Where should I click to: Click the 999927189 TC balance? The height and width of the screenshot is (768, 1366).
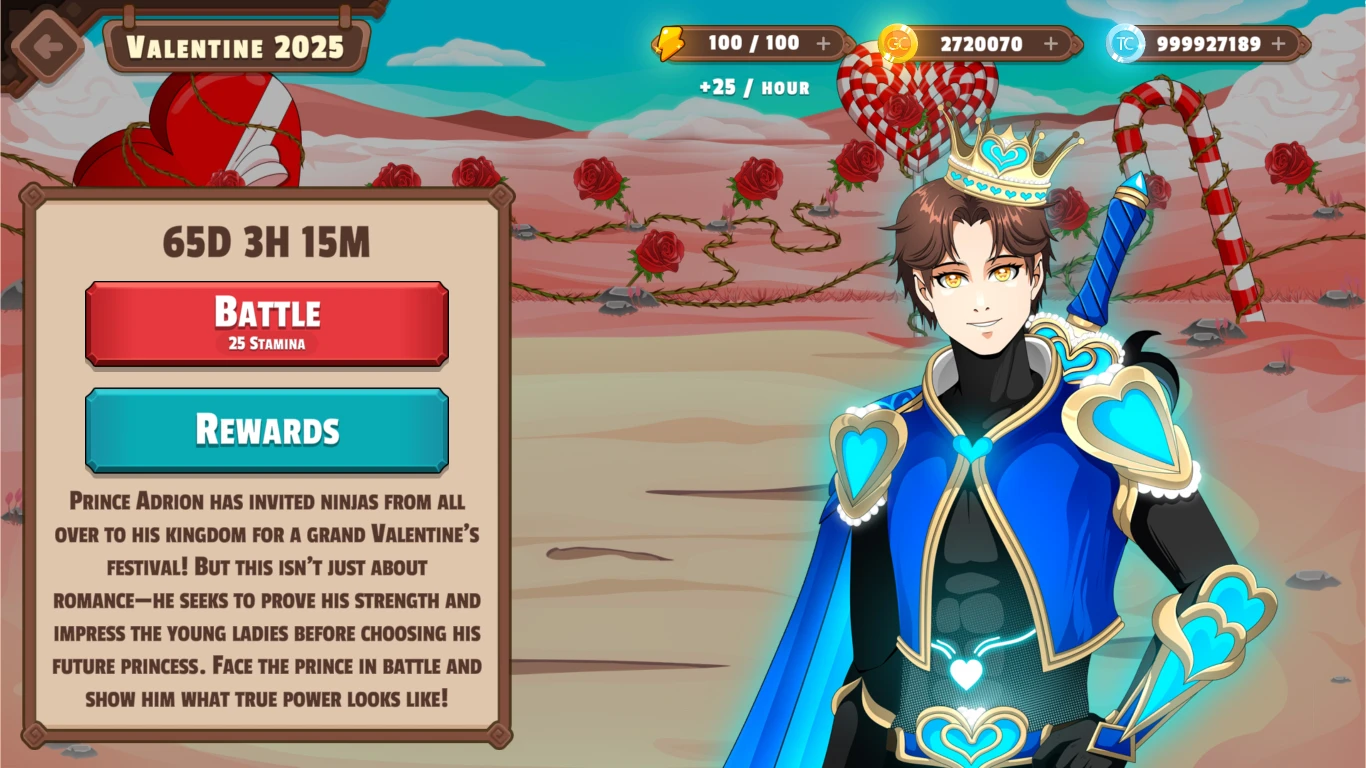pyautogui.click(x=1208, y=43)
